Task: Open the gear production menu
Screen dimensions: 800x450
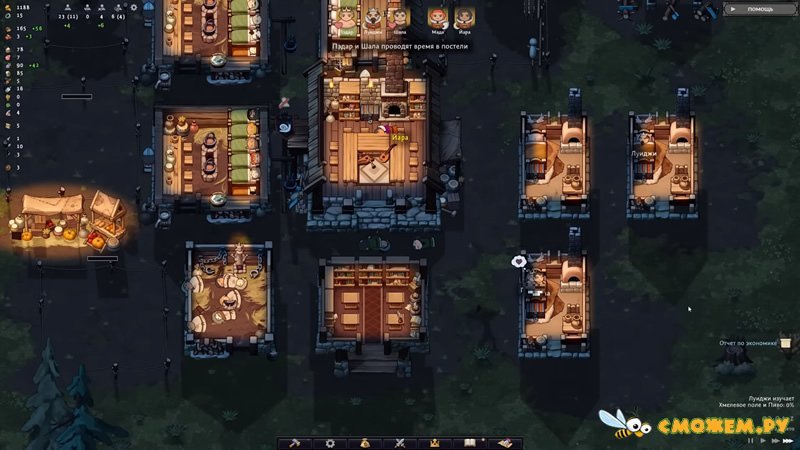Action: tap(329, 442)
